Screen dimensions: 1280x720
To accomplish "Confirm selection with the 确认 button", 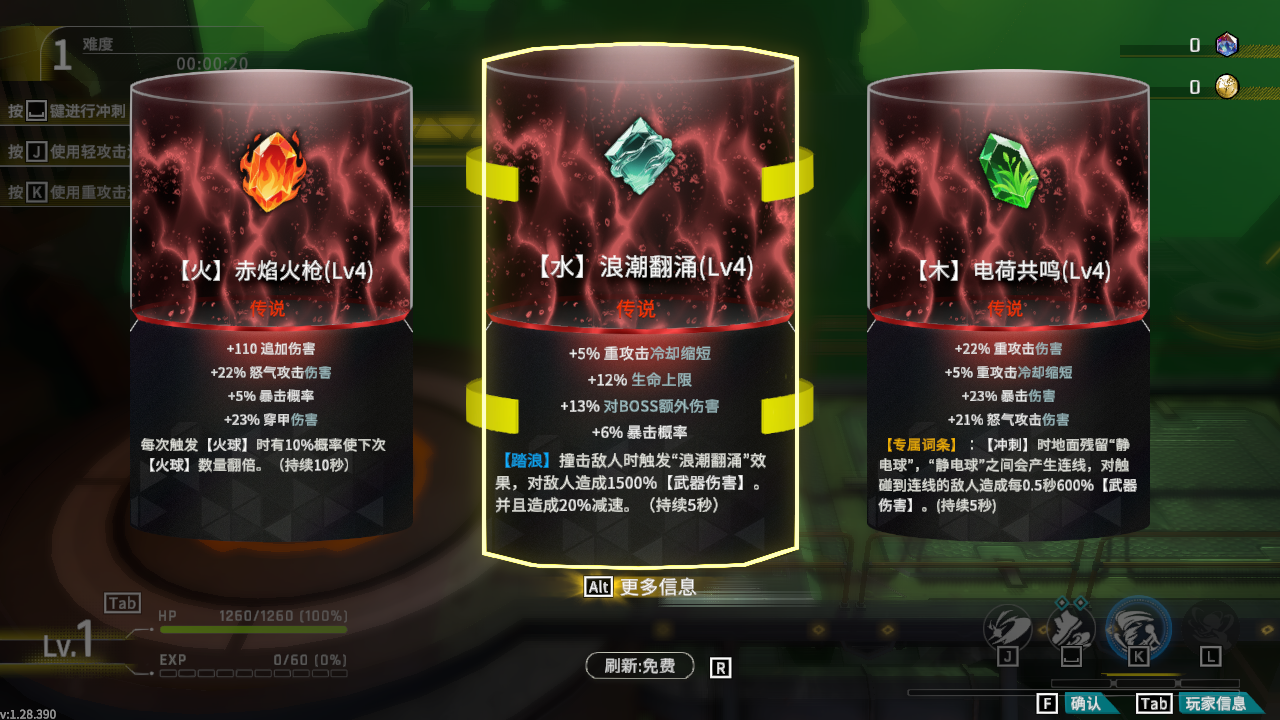I will pyautogui.click(x=1085, y=703).
